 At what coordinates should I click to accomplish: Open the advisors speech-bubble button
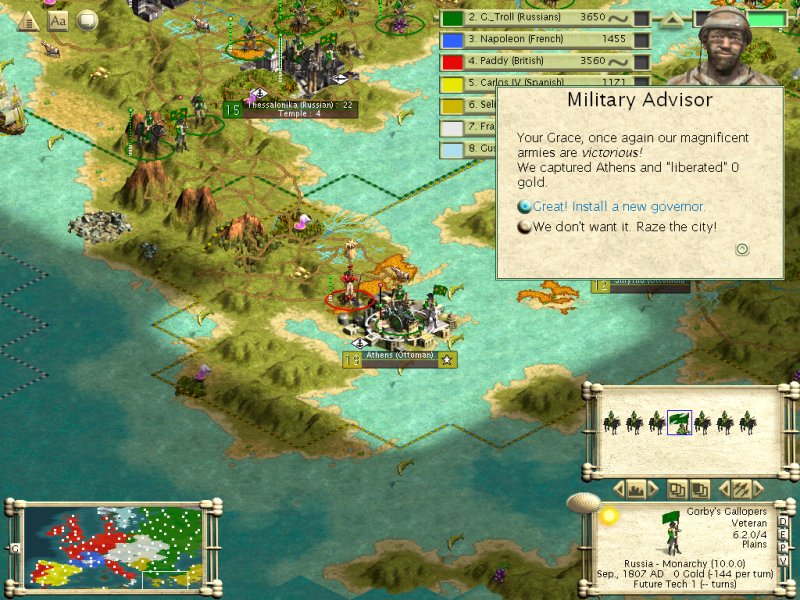coord(88,20)
